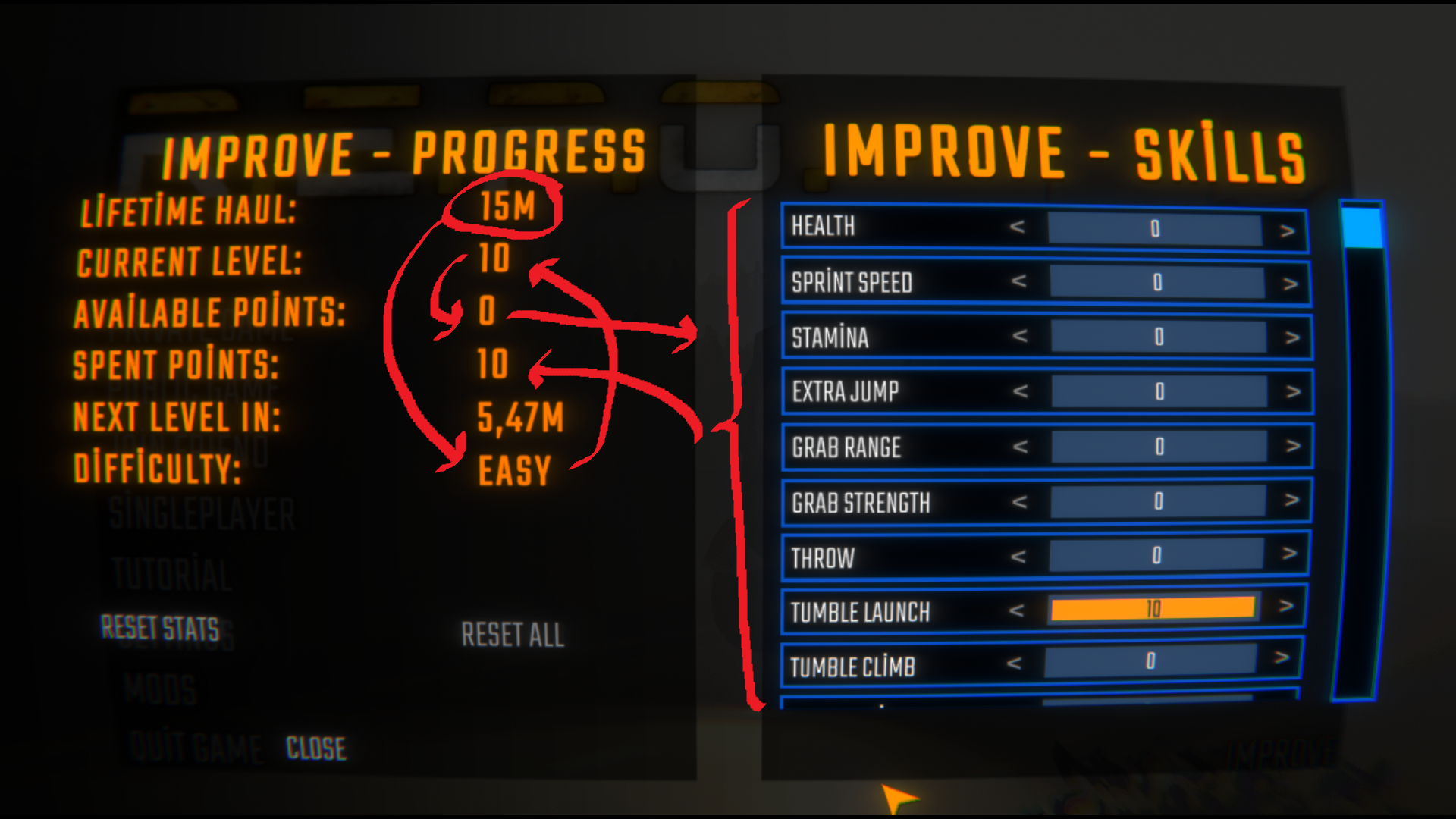
Task: Open the Tutorial menu entry
Action: point(171,575)
